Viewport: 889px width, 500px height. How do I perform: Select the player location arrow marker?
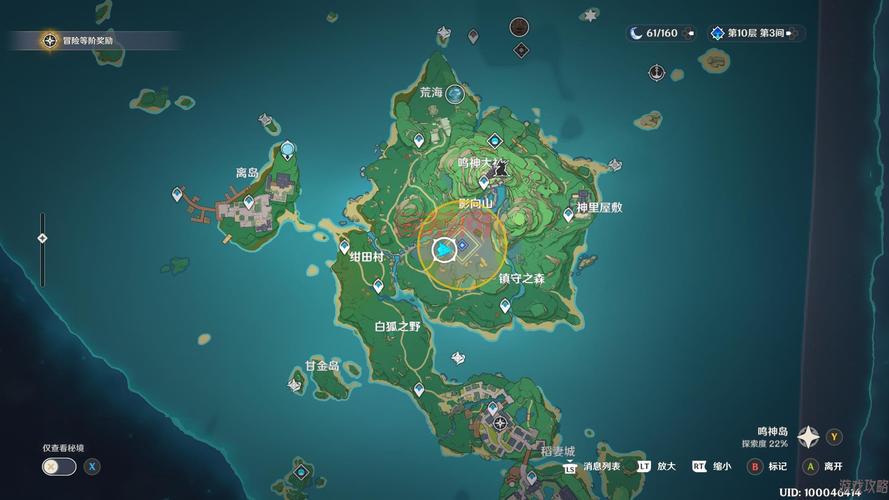tap(441, 249)
